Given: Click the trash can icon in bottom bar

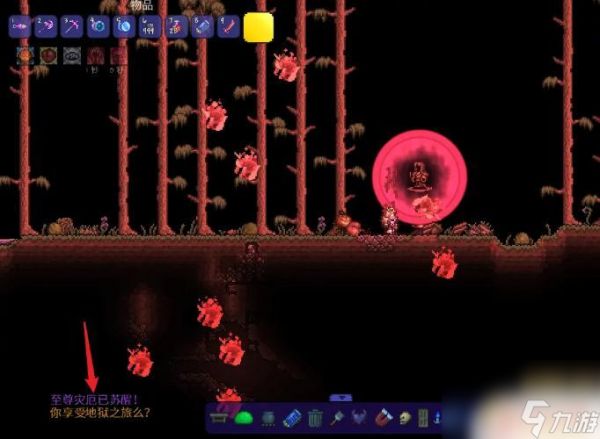Looking at the screenshot, I should click(x=316, y=418).
